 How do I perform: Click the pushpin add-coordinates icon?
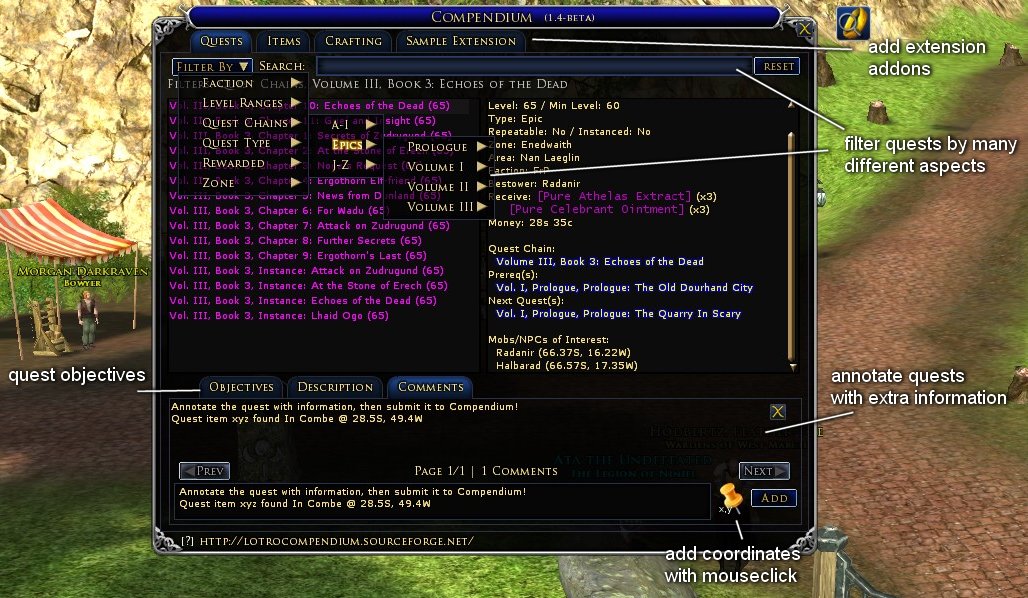click(731, 496)
